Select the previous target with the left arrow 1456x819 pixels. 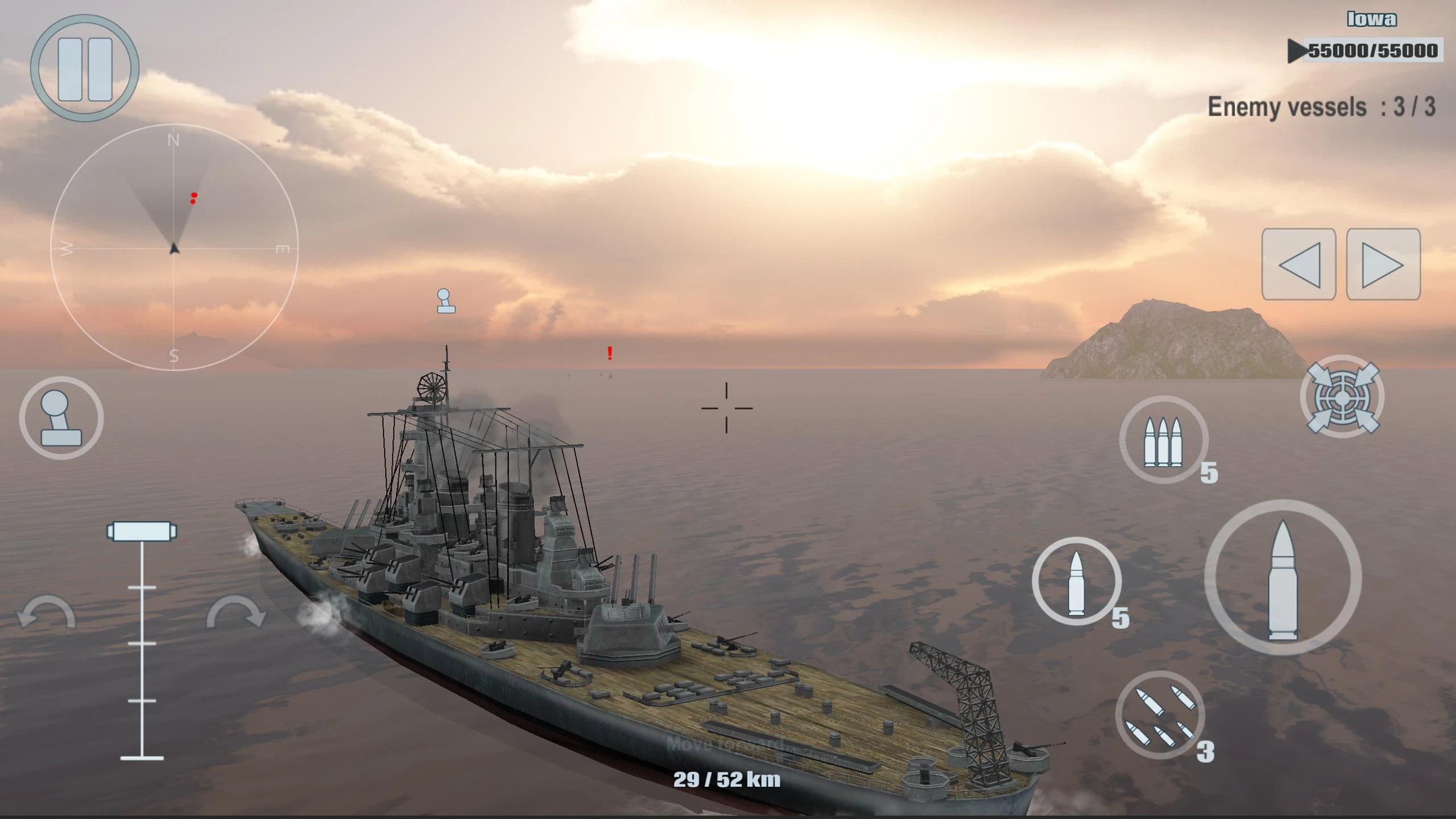click(x=1298, y=264)
